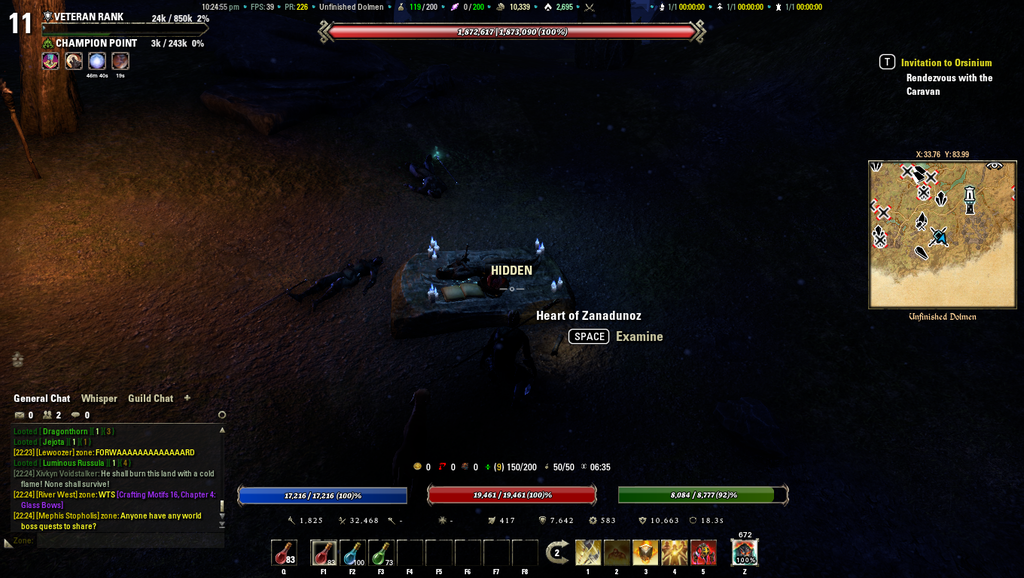Image resolution: width=1024 pixels, height=578 pixels.
Task: Swap weapon bars with the arrow icon
Action: [557, 552]
